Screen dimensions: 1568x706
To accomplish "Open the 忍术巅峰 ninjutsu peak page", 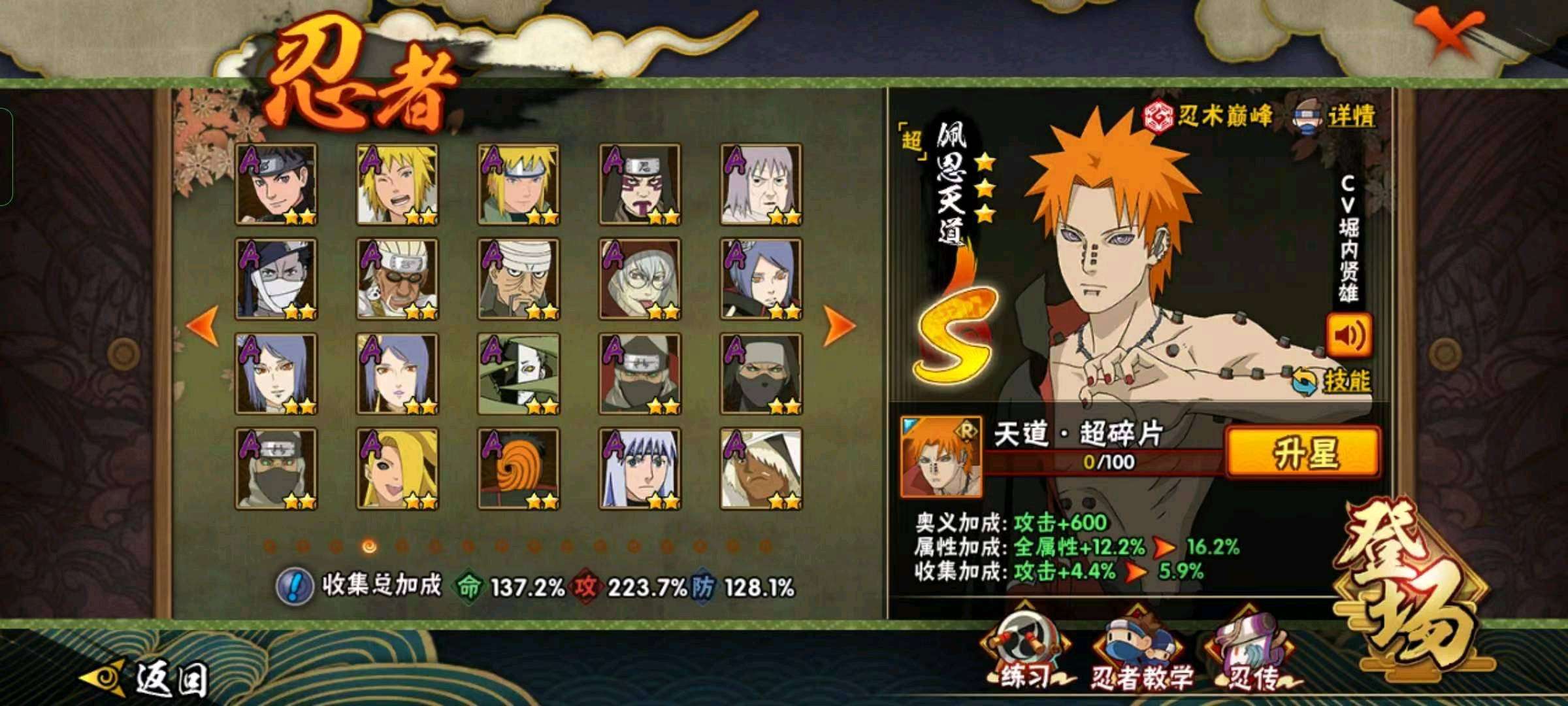I will click(1208, 116).
